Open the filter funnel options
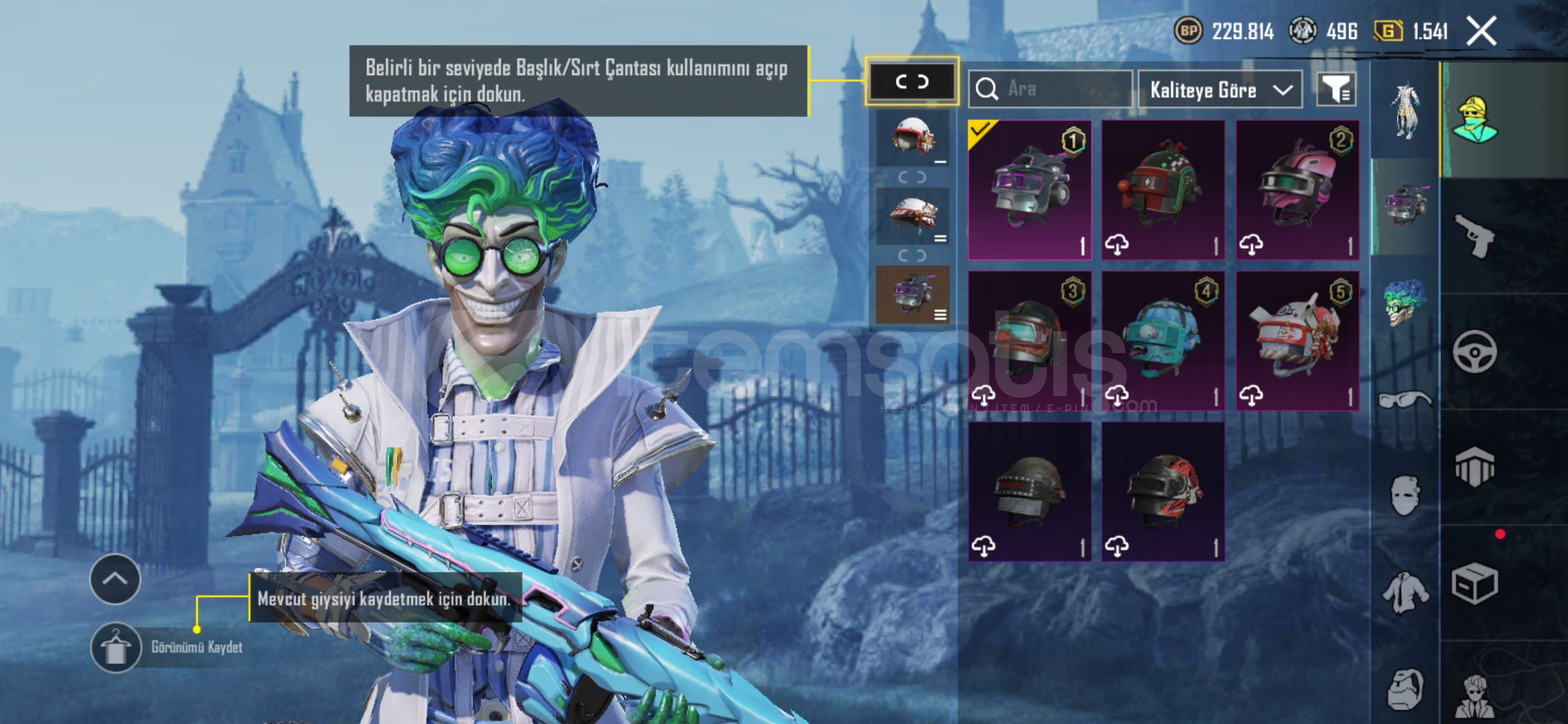This screenshot has width=1568, height=724. pos(1335,89)
